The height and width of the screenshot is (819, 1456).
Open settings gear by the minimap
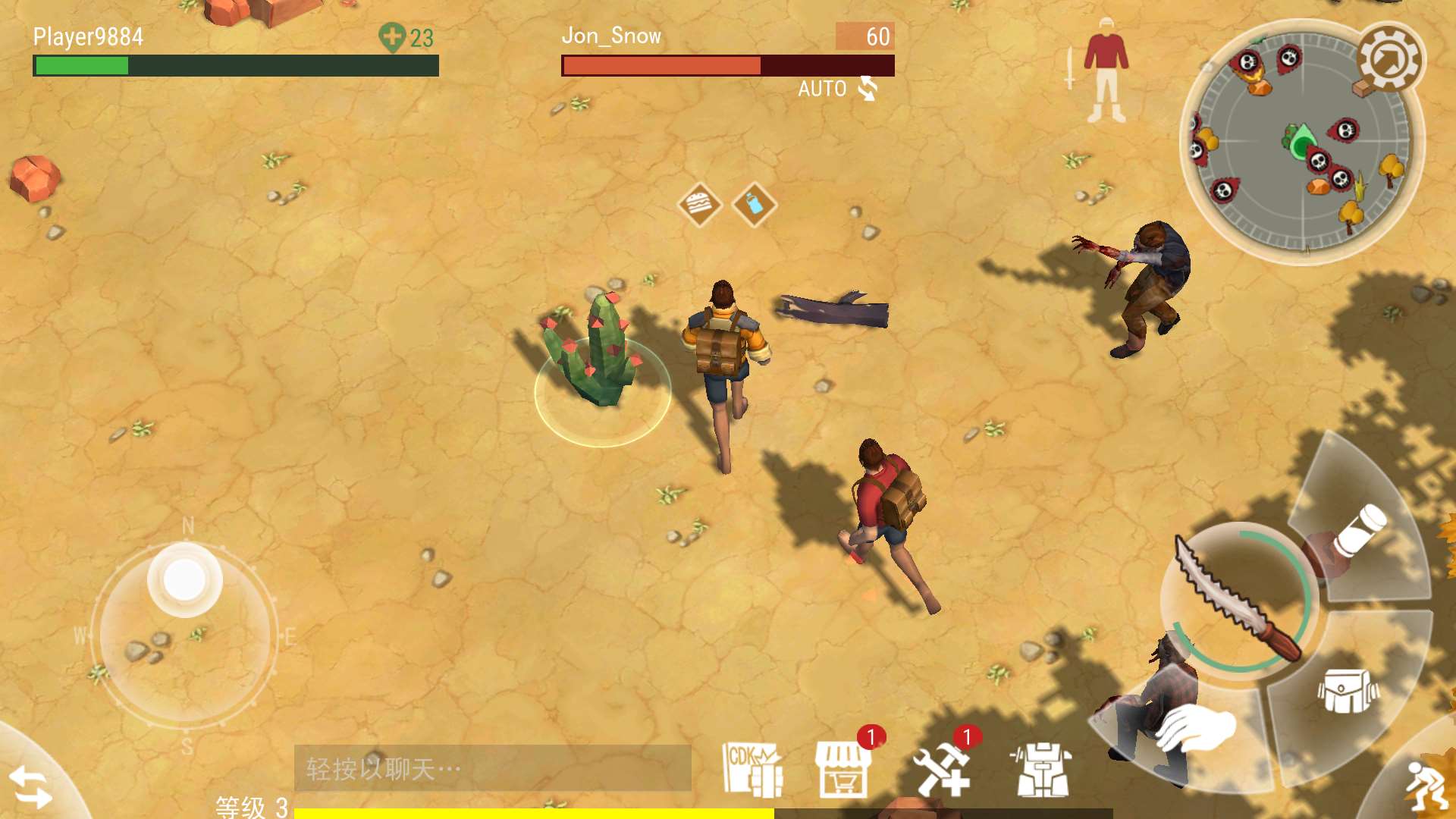click(1391, 59)
